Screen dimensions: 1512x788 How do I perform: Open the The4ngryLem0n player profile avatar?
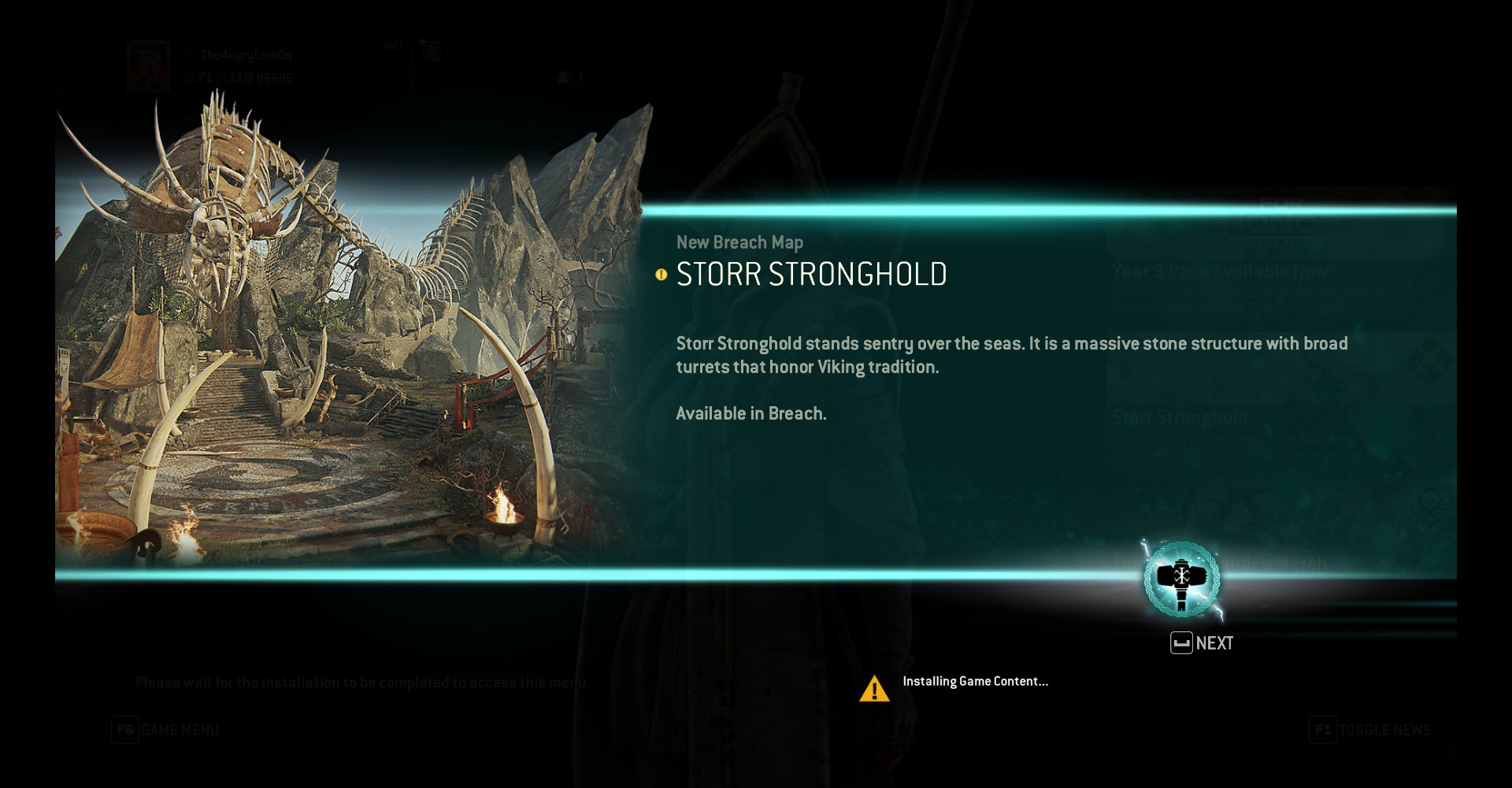[149, 66]
